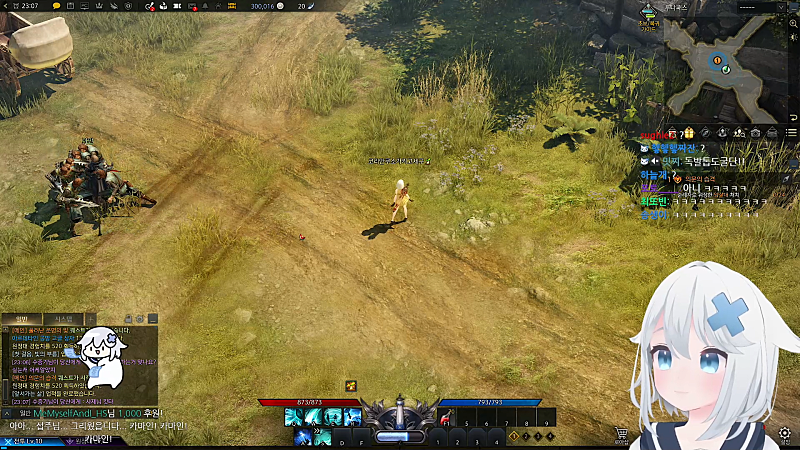This screenshot has height=450, width=800.
Task: Click the quest marker on the minimap
Action: coord(716,60)
